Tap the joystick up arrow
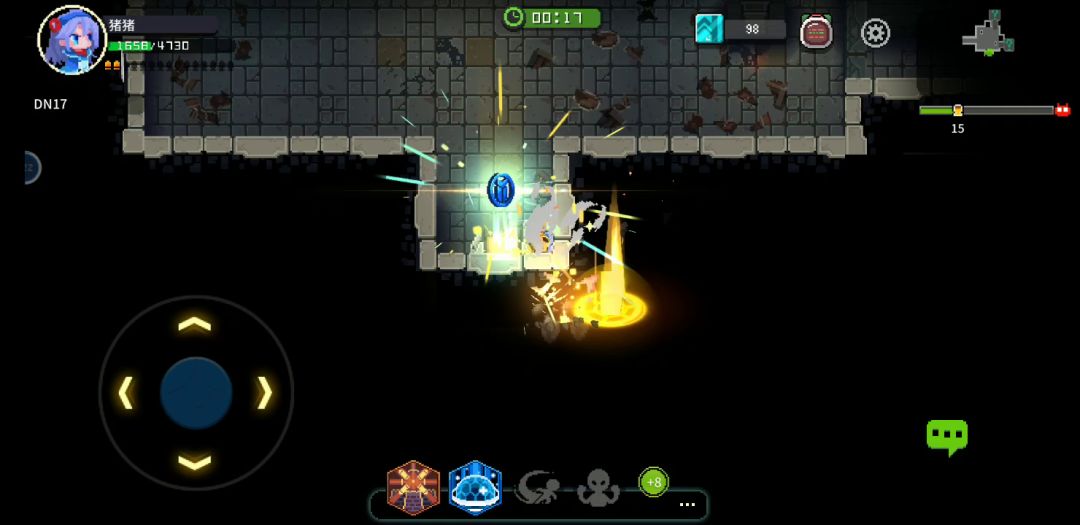 pyautogui.click(x=195, y=324)
